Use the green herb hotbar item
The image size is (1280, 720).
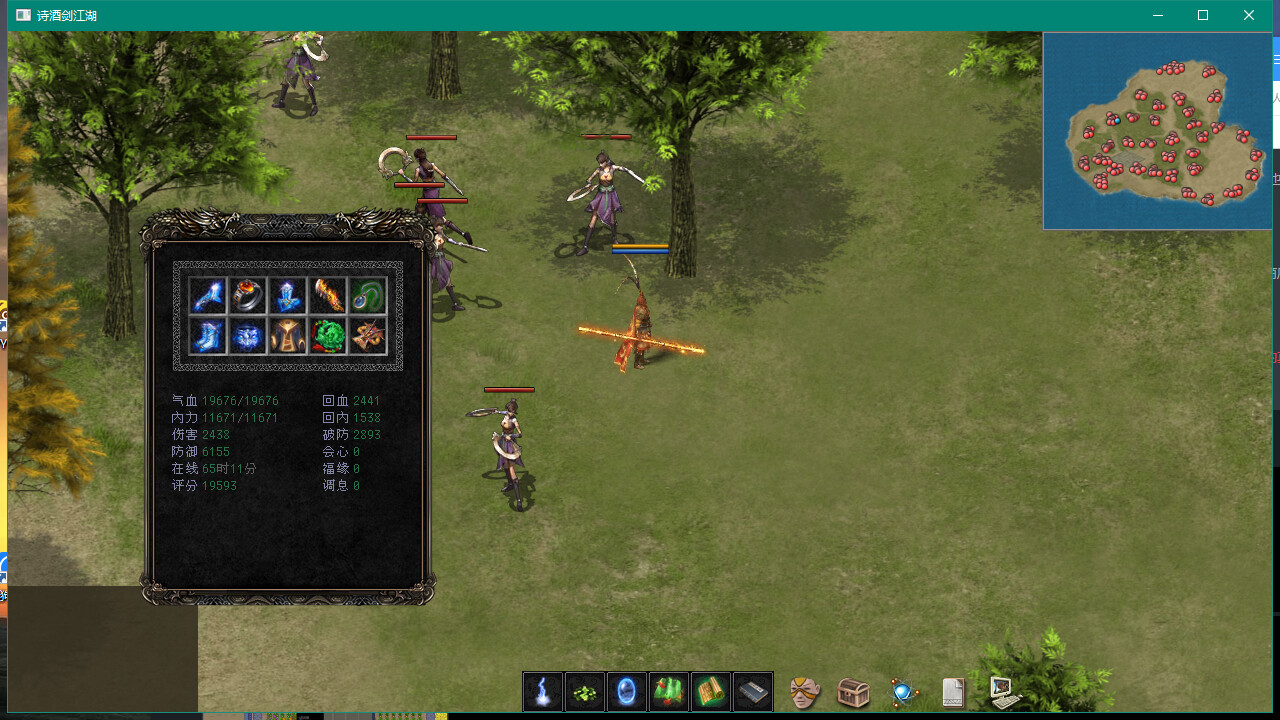click(x=585, y=691)
